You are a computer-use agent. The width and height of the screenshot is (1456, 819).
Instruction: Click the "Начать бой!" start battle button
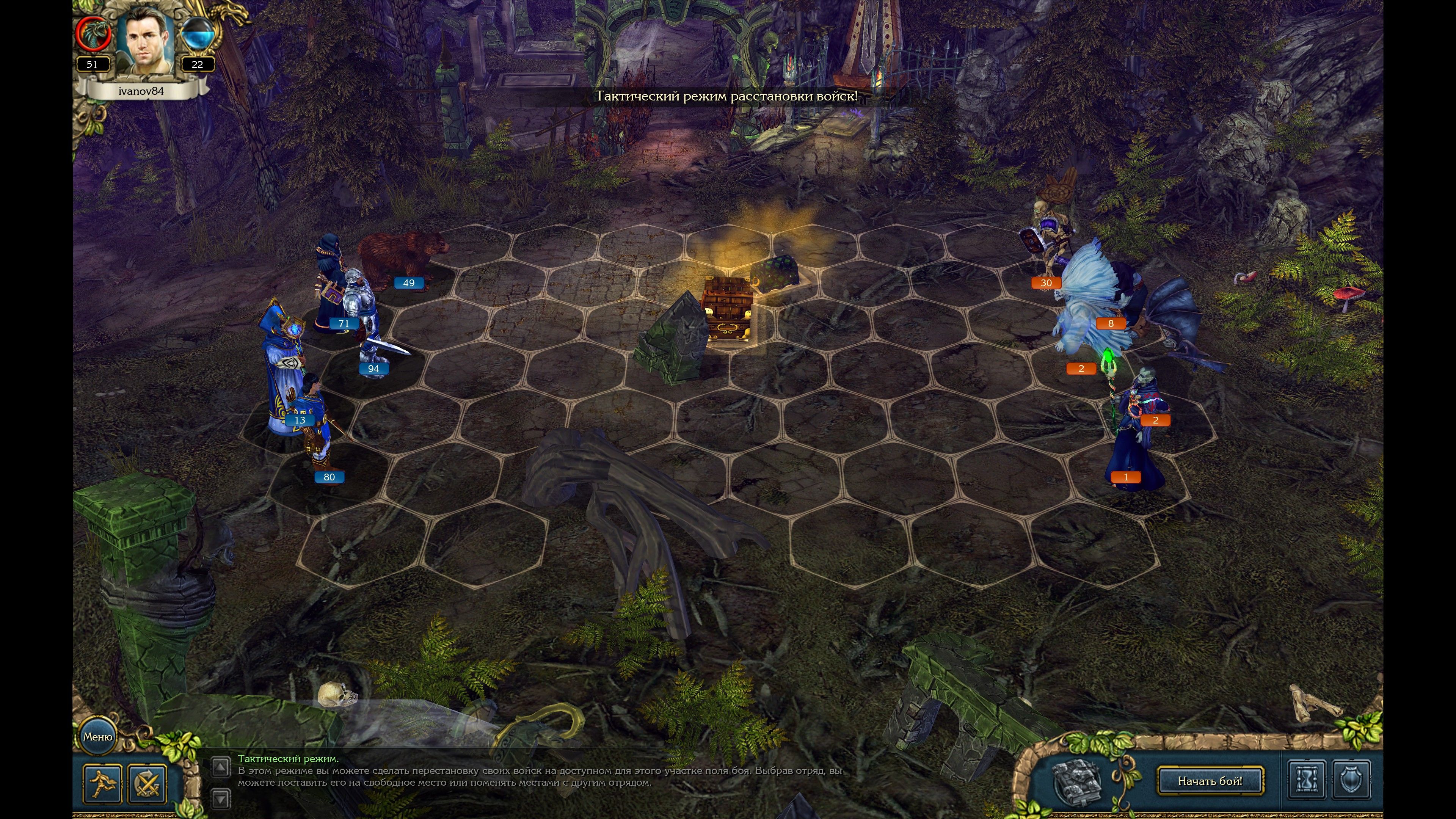click(1210, 781)
